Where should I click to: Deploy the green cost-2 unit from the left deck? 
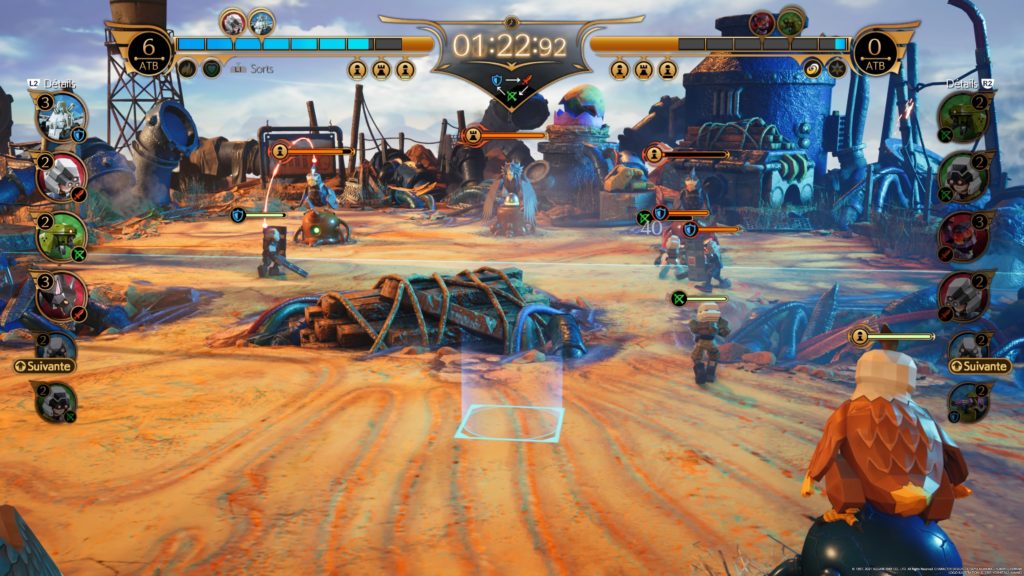pos(60,236)
